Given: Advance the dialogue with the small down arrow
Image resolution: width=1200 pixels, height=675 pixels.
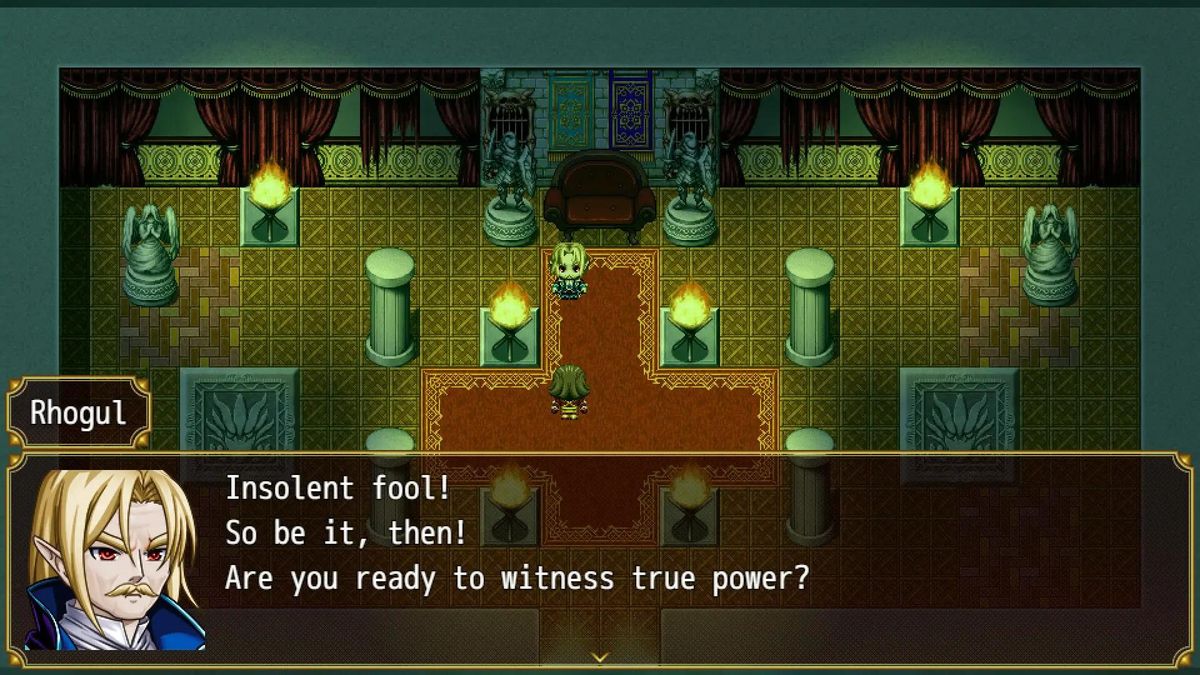Looking at the screenshot, I should 599,657.
